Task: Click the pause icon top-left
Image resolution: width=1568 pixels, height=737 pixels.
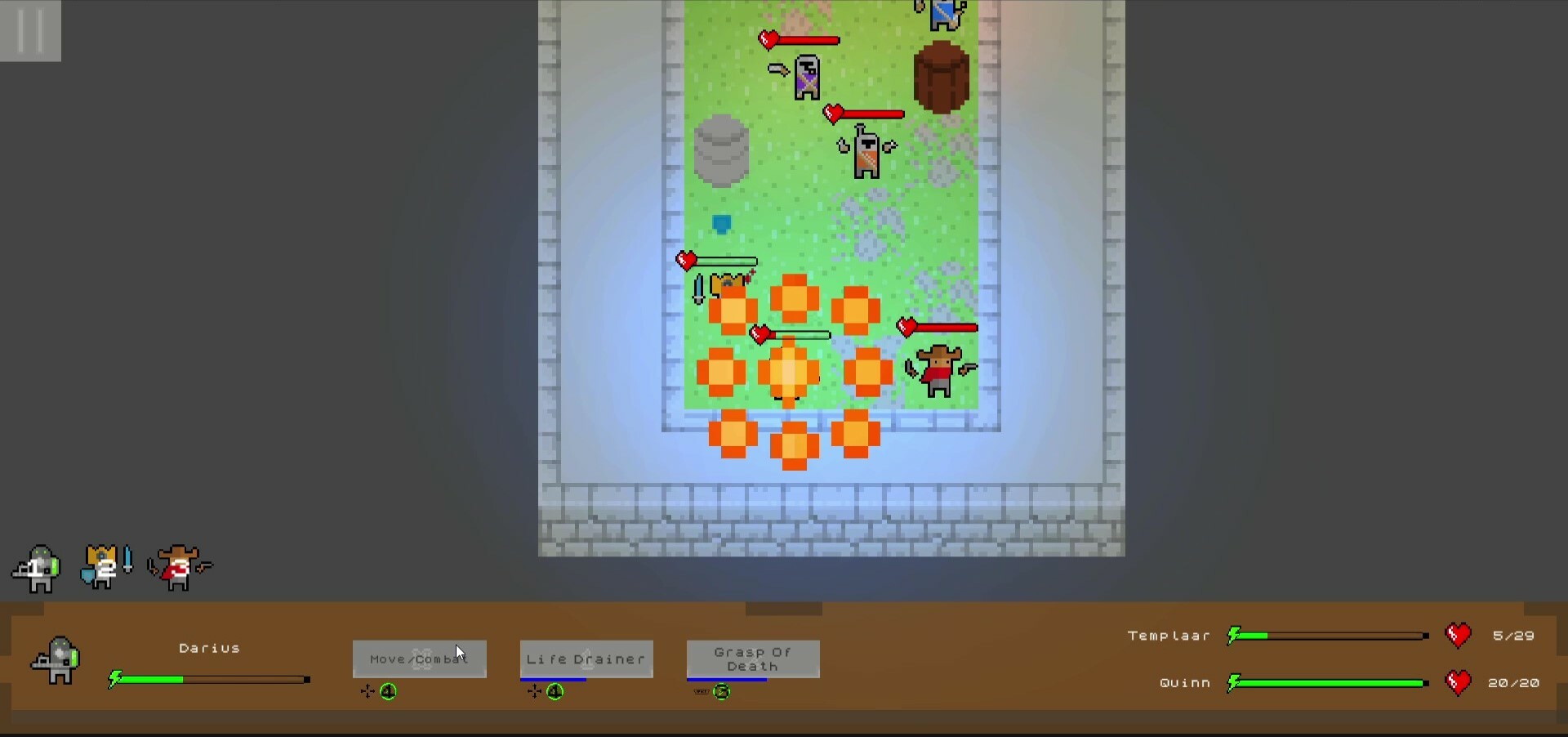Action: (x=30, y=31)
